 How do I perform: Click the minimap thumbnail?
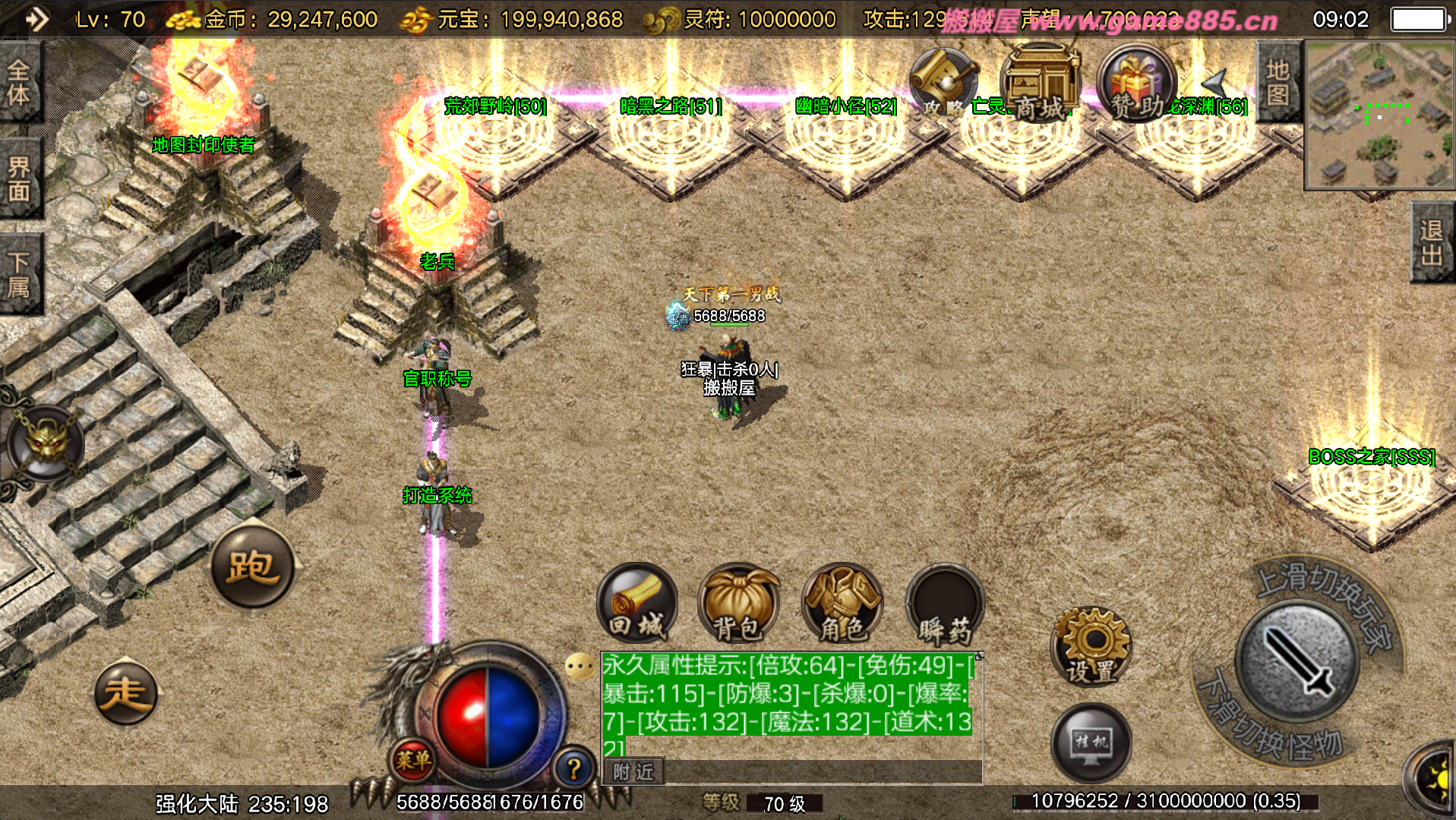pos(1379,115)
